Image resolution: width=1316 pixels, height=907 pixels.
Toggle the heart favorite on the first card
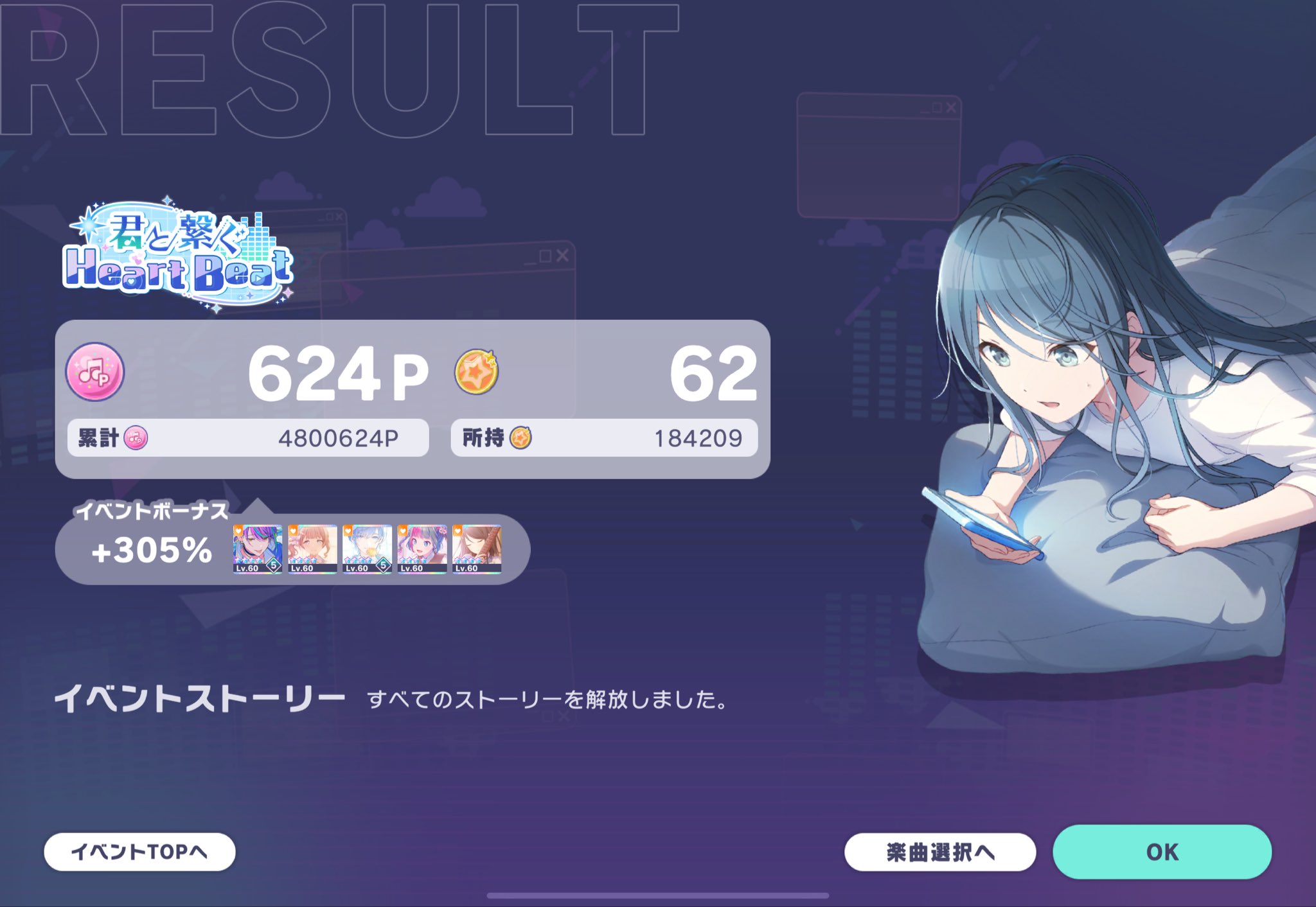pos(238,531)
